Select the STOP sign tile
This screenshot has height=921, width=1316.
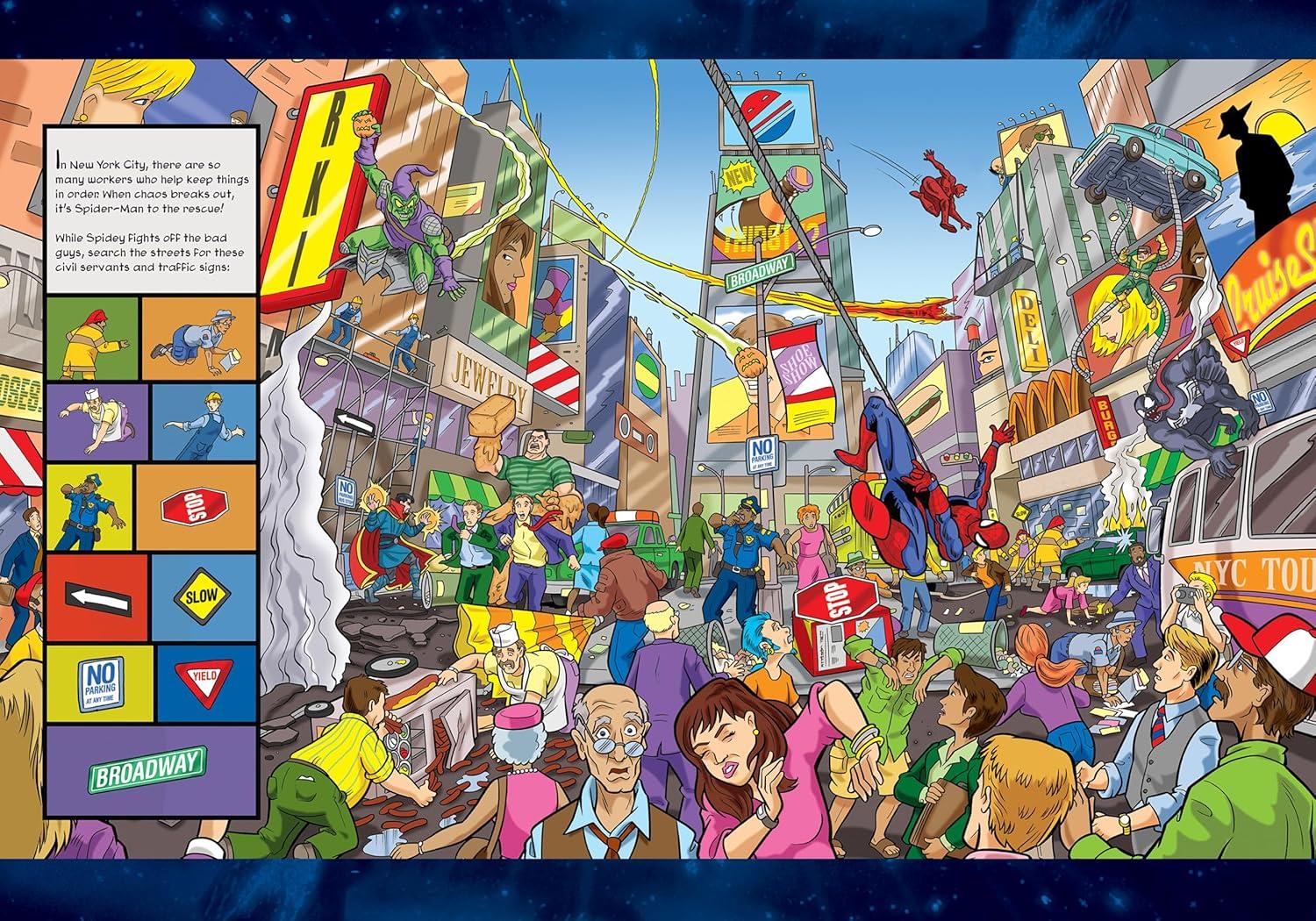[x=195, y=507]
